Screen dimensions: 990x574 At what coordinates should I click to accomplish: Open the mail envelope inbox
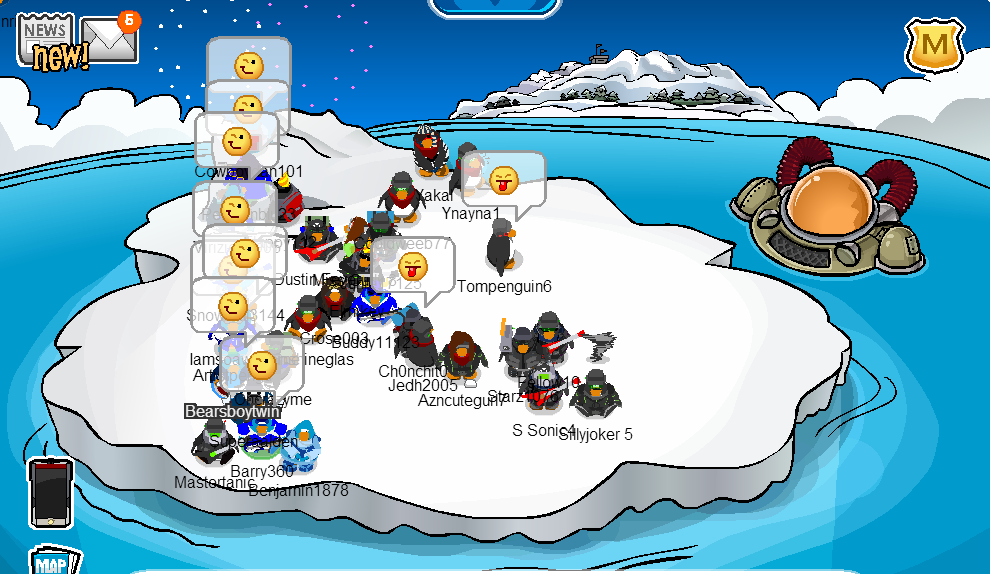(x=109, y=39)
